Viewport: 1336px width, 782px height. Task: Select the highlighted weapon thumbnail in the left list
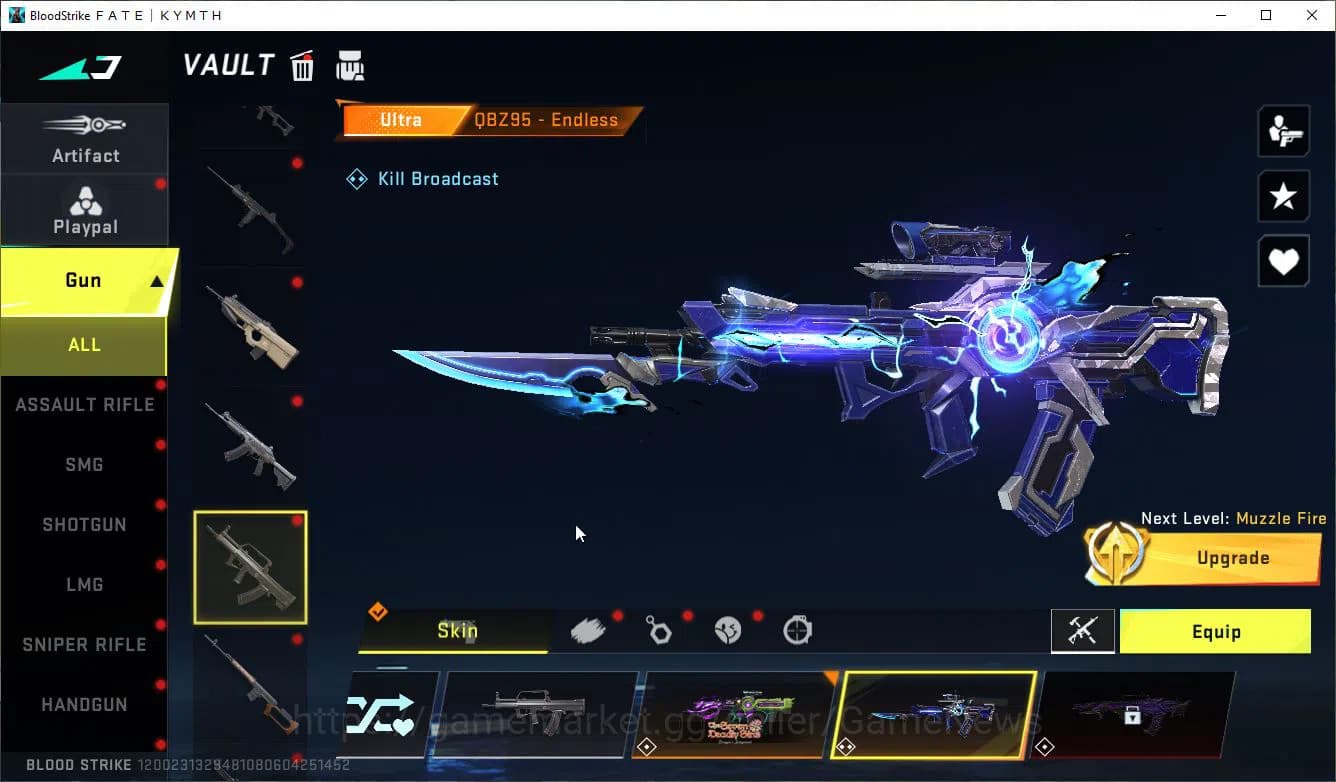(250, 567)
